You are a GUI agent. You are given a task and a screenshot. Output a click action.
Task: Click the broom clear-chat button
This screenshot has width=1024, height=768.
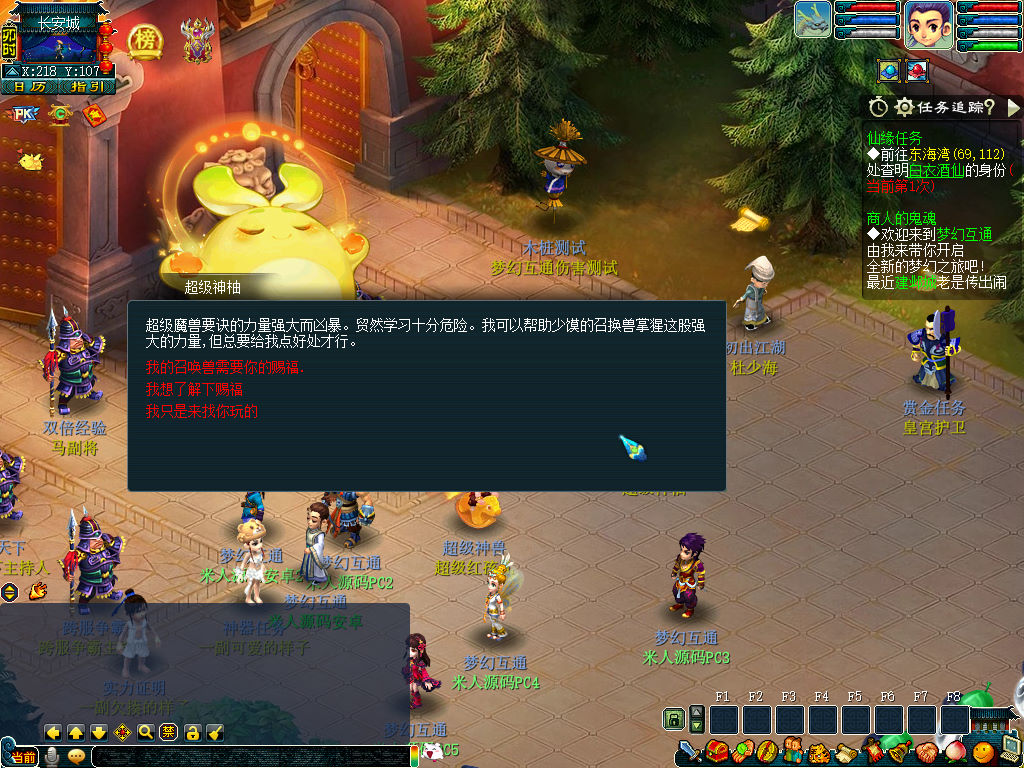215,732
